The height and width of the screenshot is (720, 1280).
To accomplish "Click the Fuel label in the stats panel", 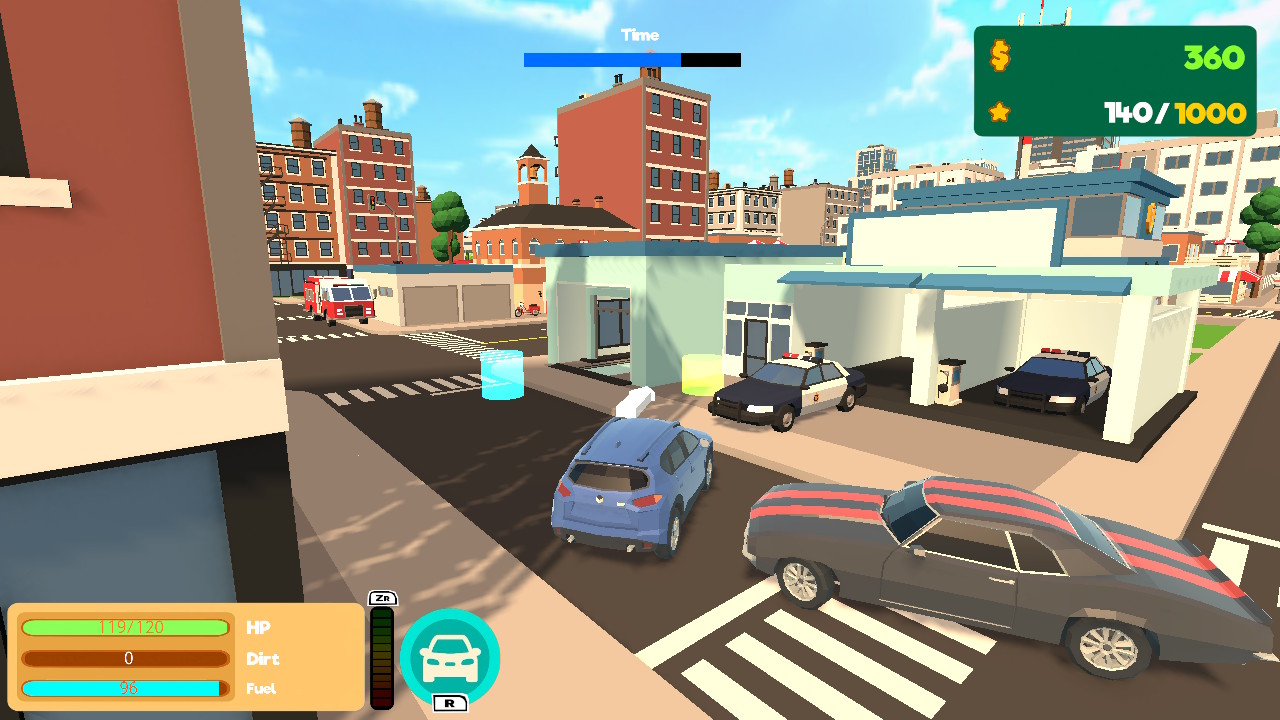I will (x=260, y=688).
